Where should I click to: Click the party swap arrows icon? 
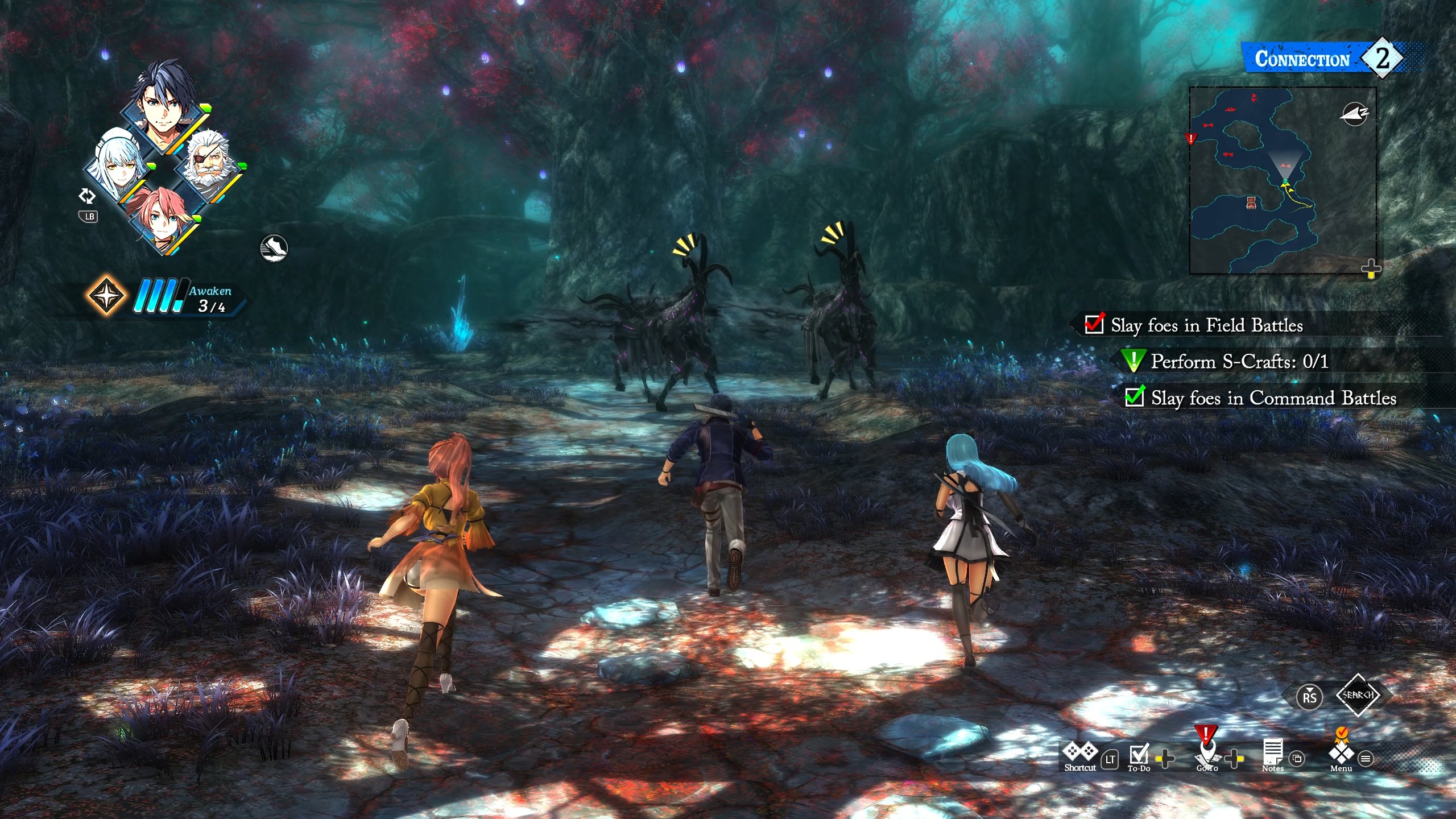pyautogui.click(x=86, y=196)
